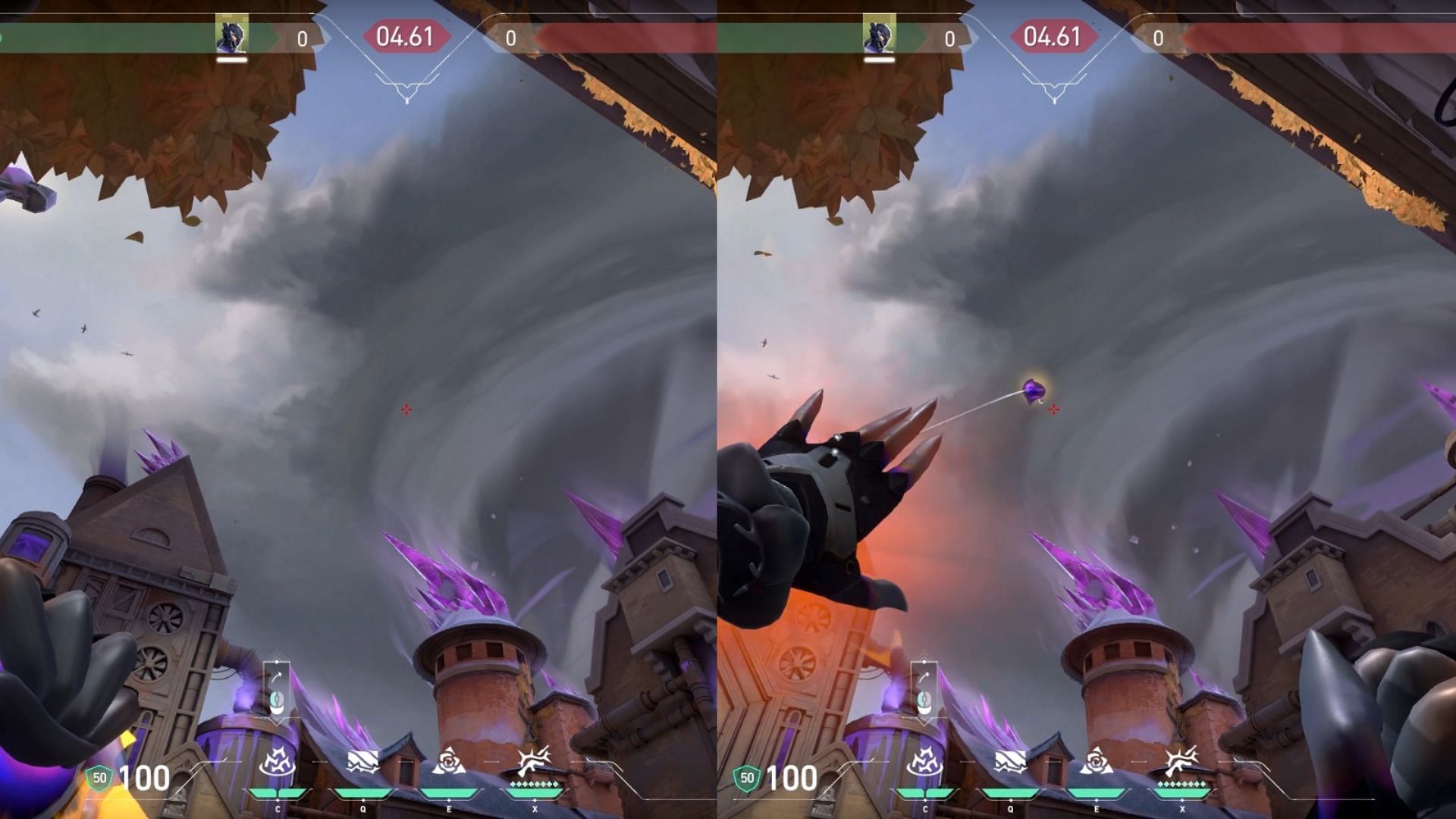Select the Q ability icon on the right screen
This screenshot has width=1456, height=819.
(1012, 762)
